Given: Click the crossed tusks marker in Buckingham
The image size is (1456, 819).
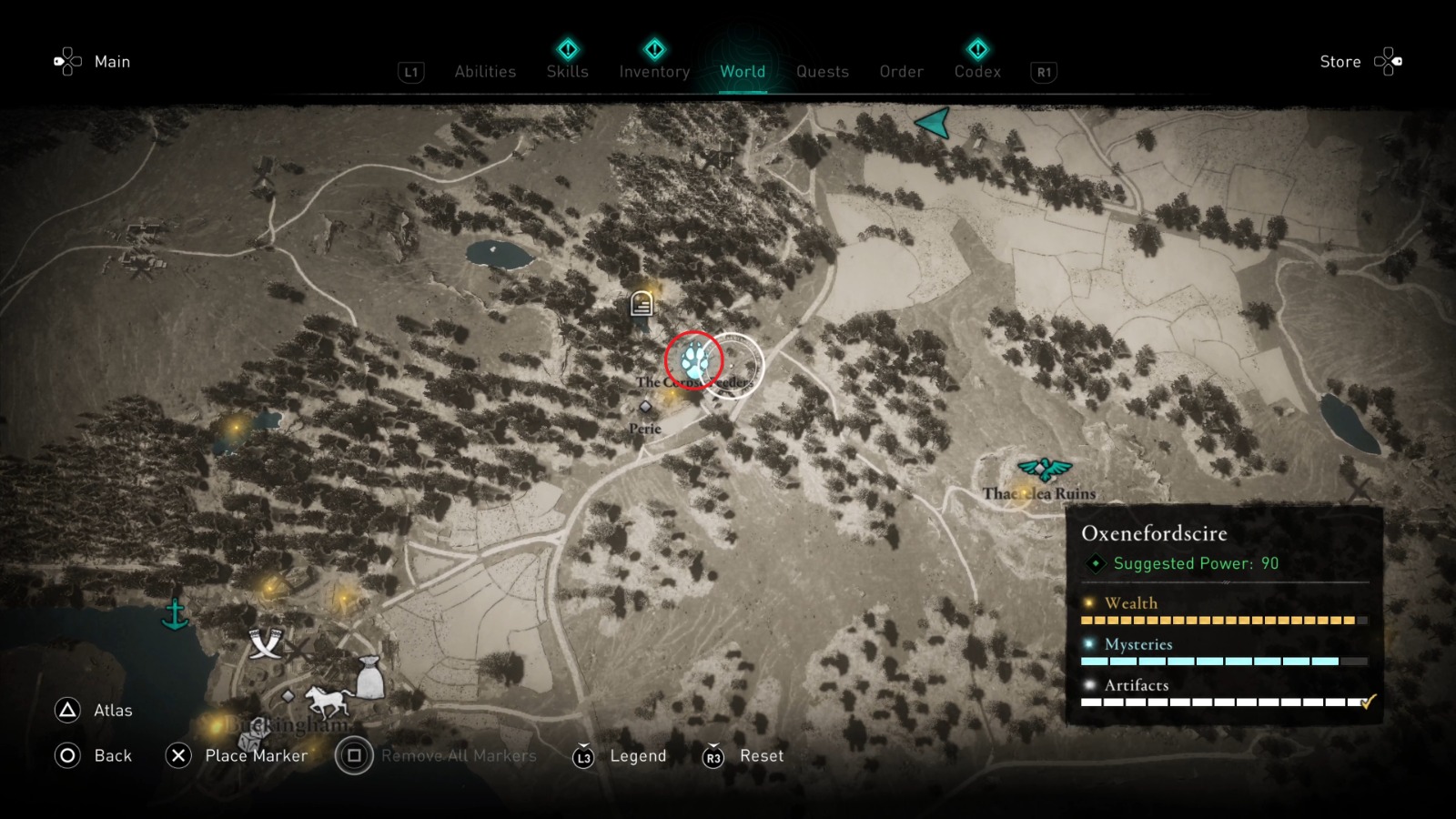Looking at the screenshot, I should tap(266, 644).
